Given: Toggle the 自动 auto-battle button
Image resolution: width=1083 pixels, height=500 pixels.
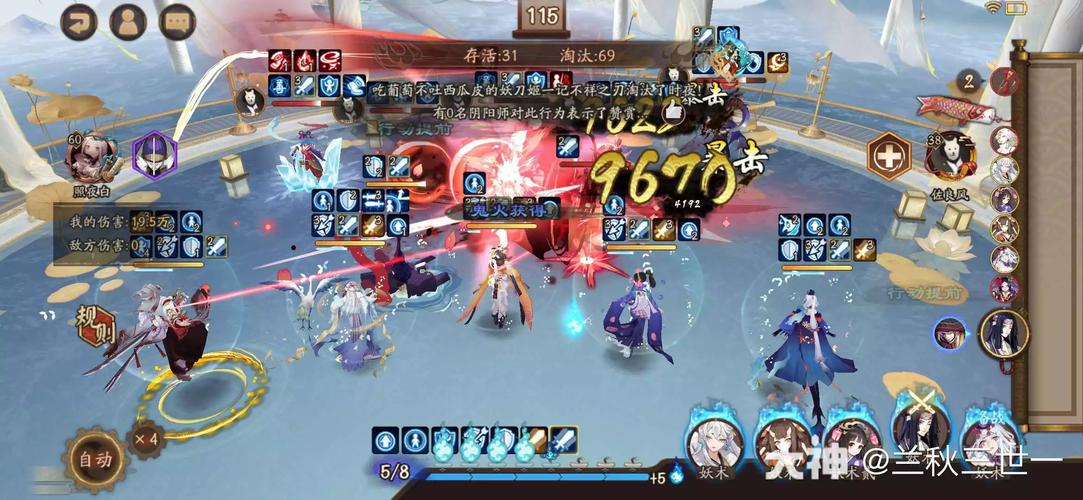Looking at the screenshot, I should [x=96, y=459].
